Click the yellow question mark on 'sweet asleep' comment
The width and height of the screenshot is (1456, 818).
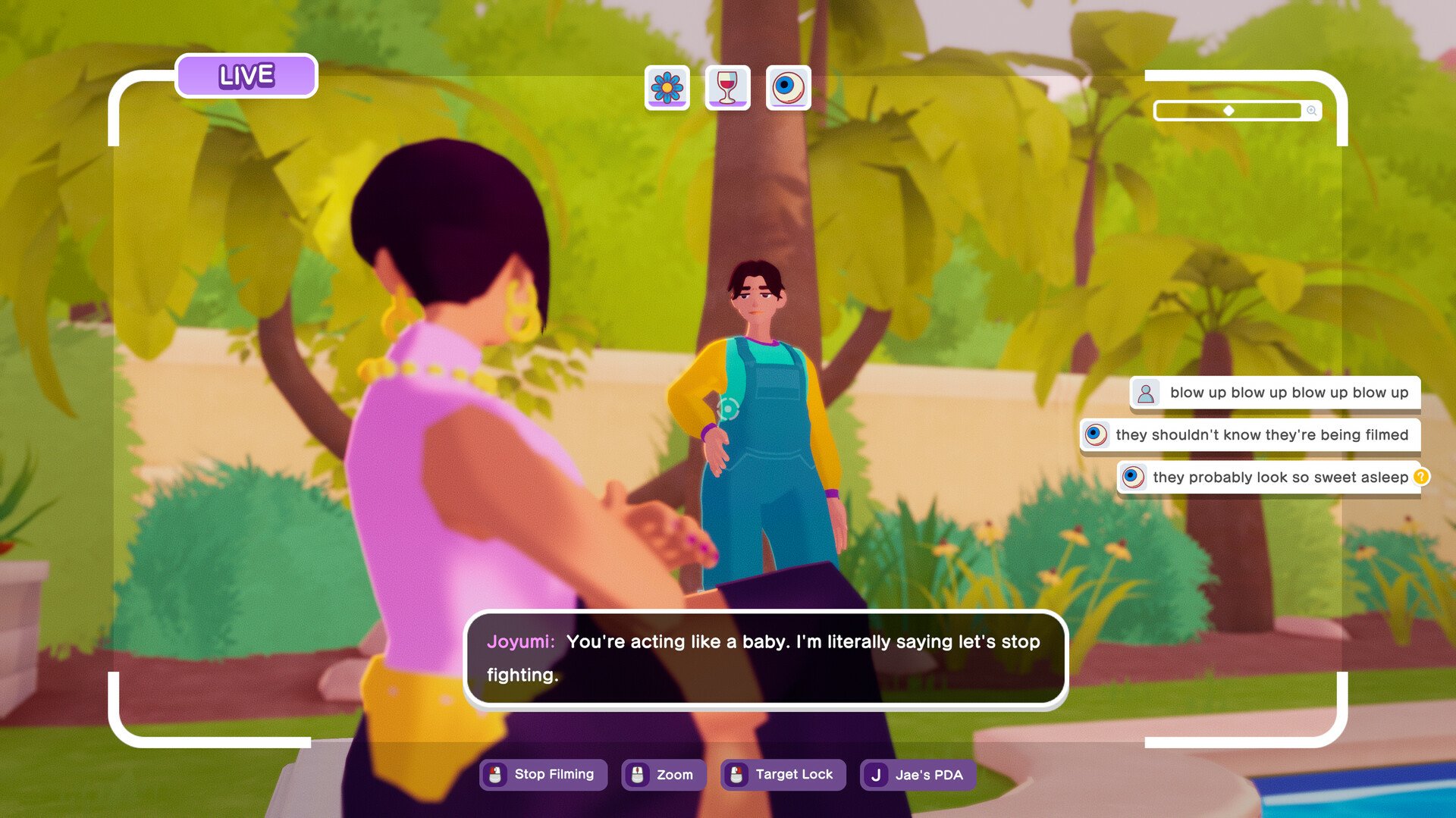1420,477
